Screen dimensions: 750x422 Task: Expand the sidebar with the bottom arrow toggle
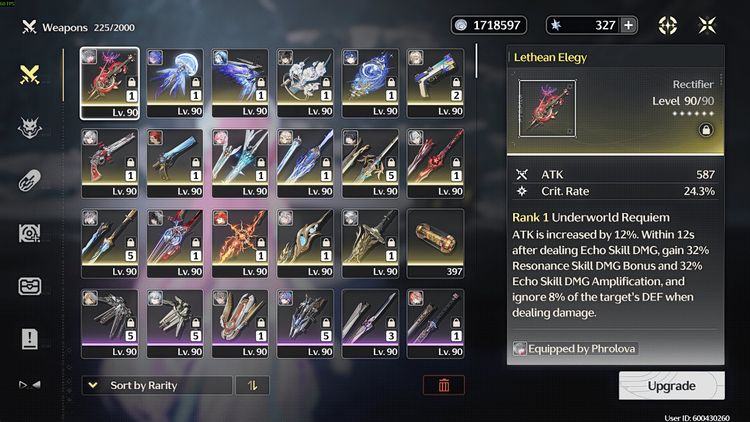pyautogui.click(x=29, y=384)
